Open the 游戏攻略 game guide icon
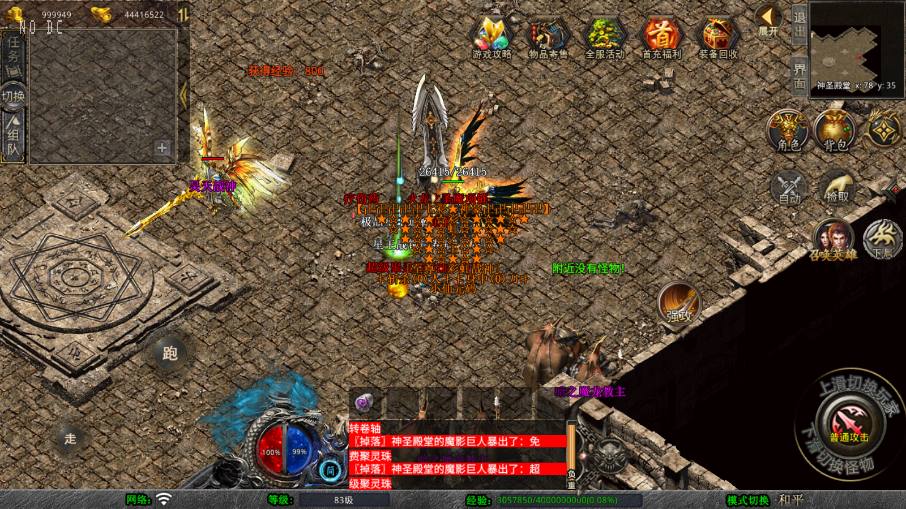 coord(491,37)
